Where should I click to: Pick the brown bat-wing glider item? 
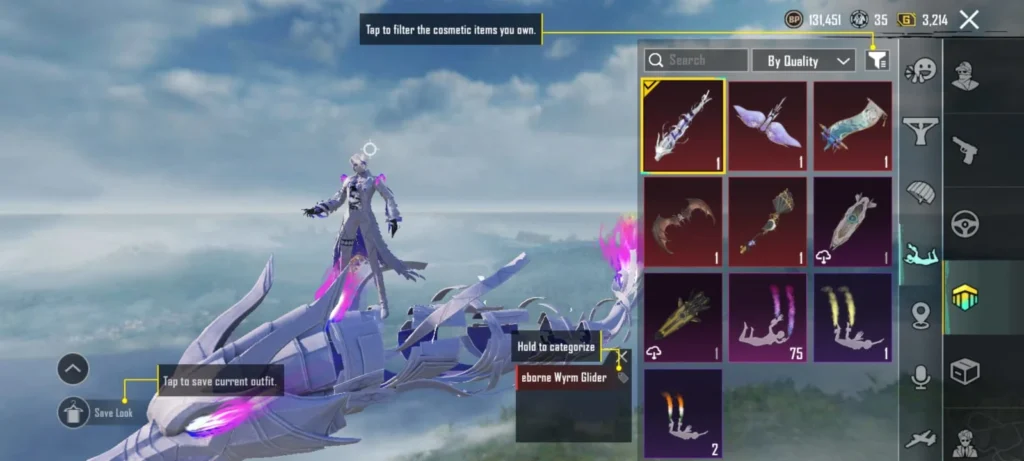click(682, 221)
